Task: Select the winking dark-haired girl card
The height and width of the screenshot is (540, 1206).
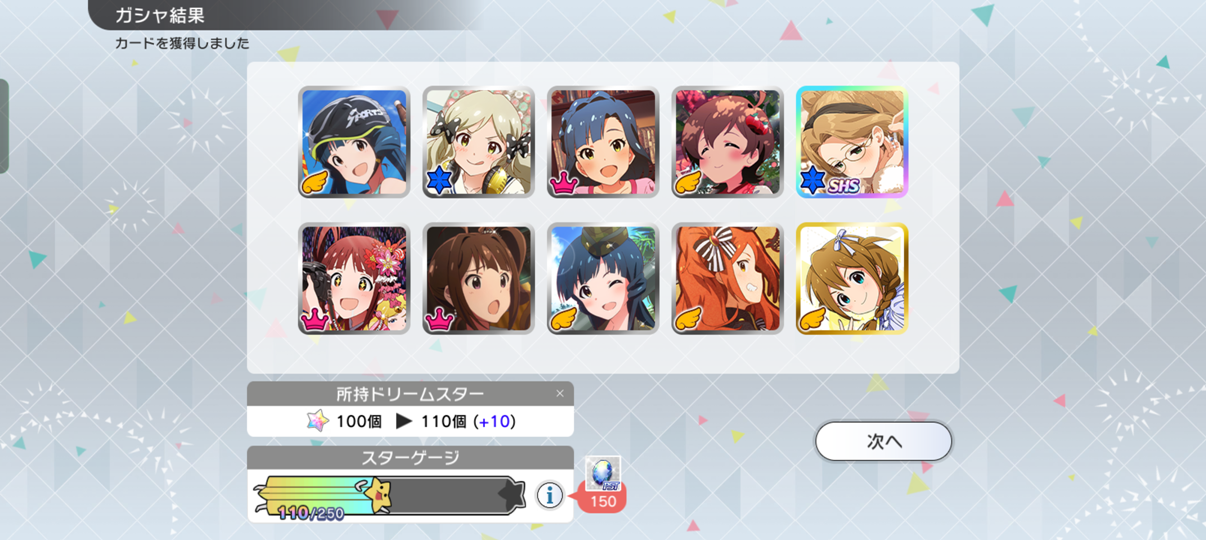Action: tap(603, 278)
